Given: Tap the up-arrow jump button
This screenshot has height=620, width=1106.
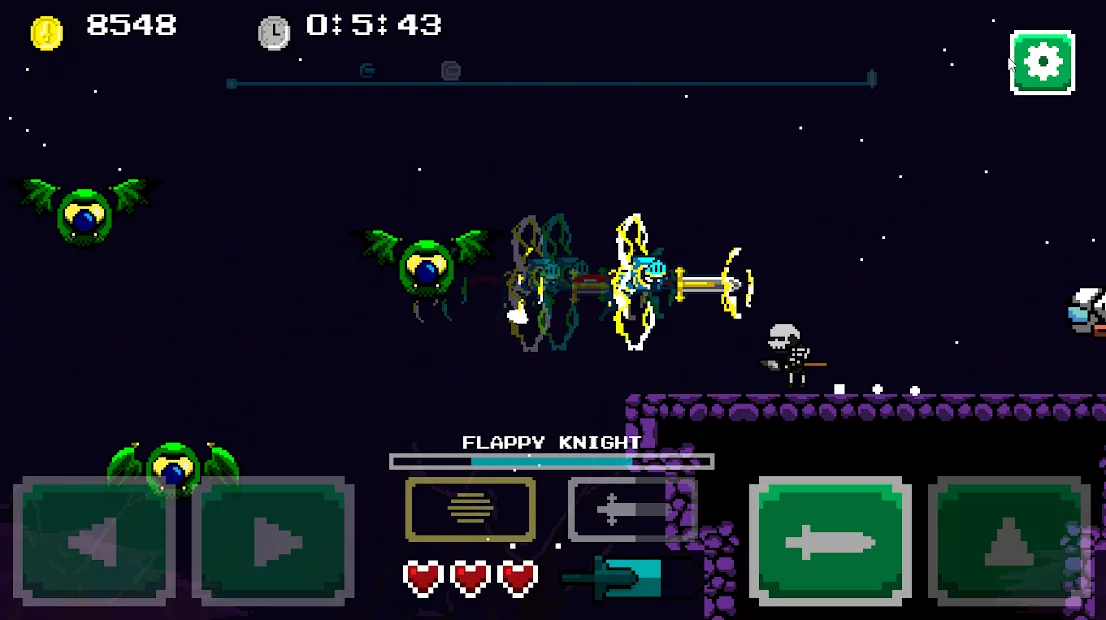Looking at the screenshot, I should (1008, 543).
